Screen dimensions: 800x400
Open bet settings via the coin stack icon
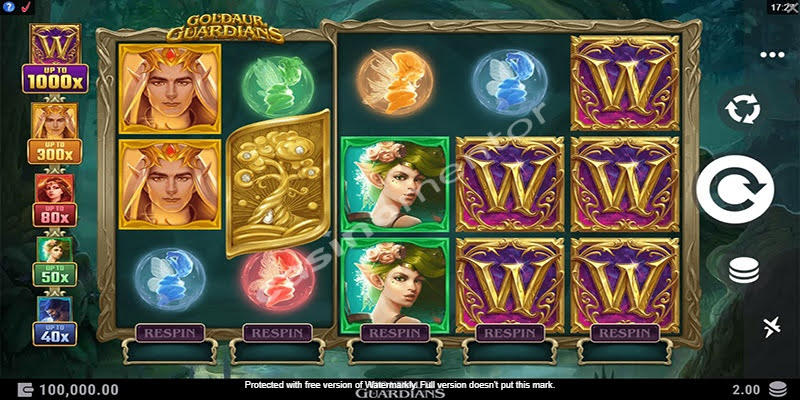[x=743, y=270]
